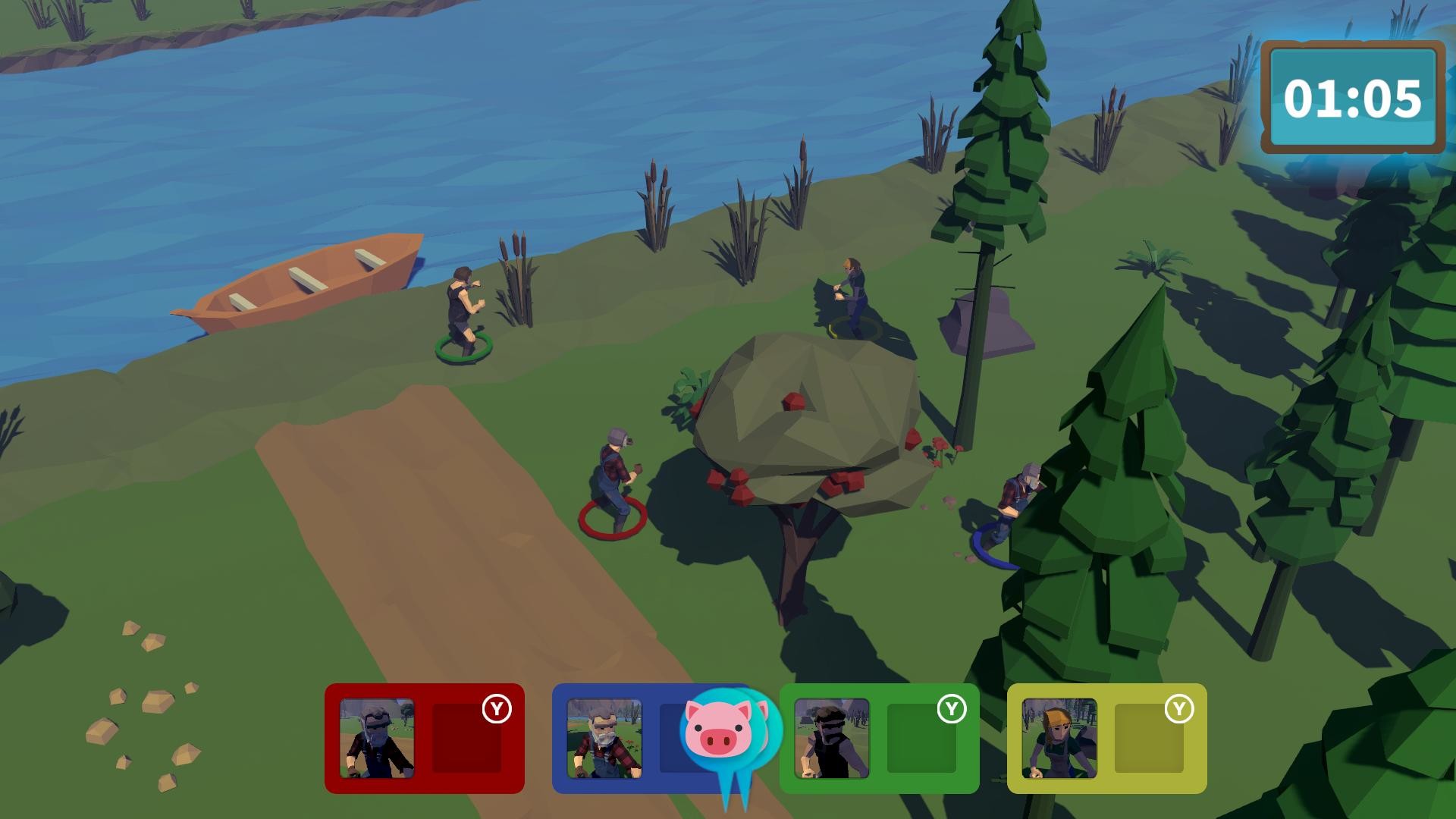1456x819 pixels.
Task: Click the 01:05 countdown timer
Action: tap(1354, 97)
